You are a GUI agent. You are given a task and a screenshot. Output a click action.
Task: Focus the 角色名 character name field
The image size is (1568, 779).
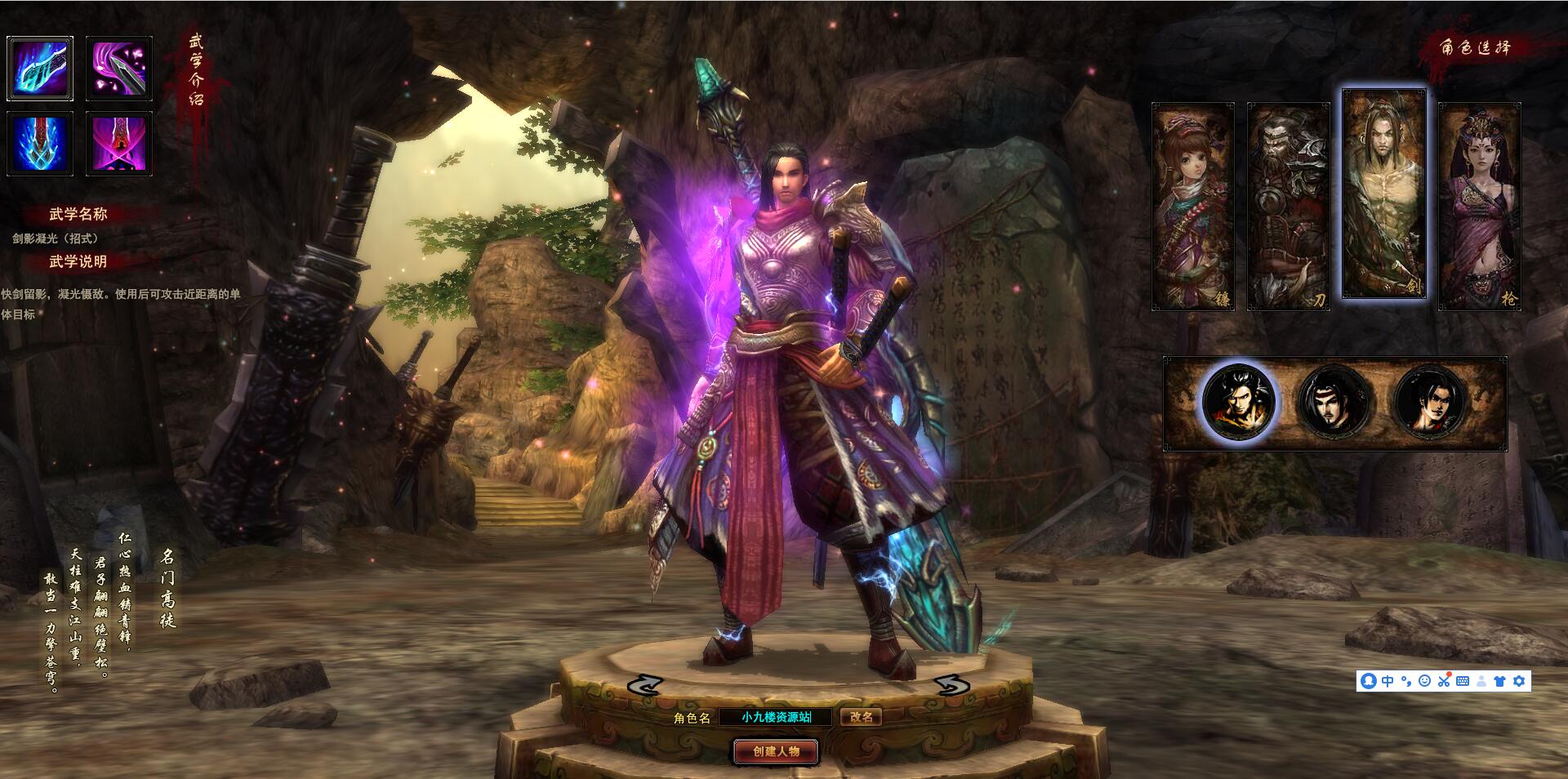tap(776, 717)
